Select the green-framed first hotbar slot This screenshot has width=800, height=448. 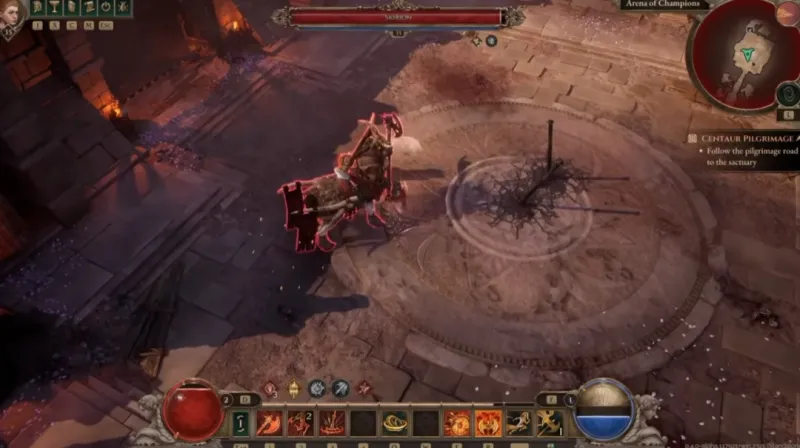click(240, 423)
